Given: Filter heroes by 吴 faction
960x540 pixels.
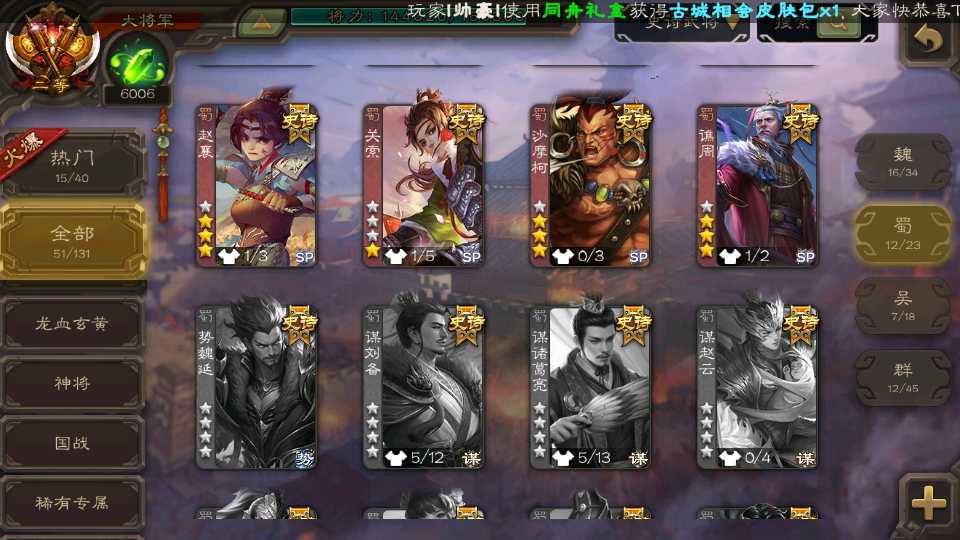Looking at the screenshot, I should point(903,306).
